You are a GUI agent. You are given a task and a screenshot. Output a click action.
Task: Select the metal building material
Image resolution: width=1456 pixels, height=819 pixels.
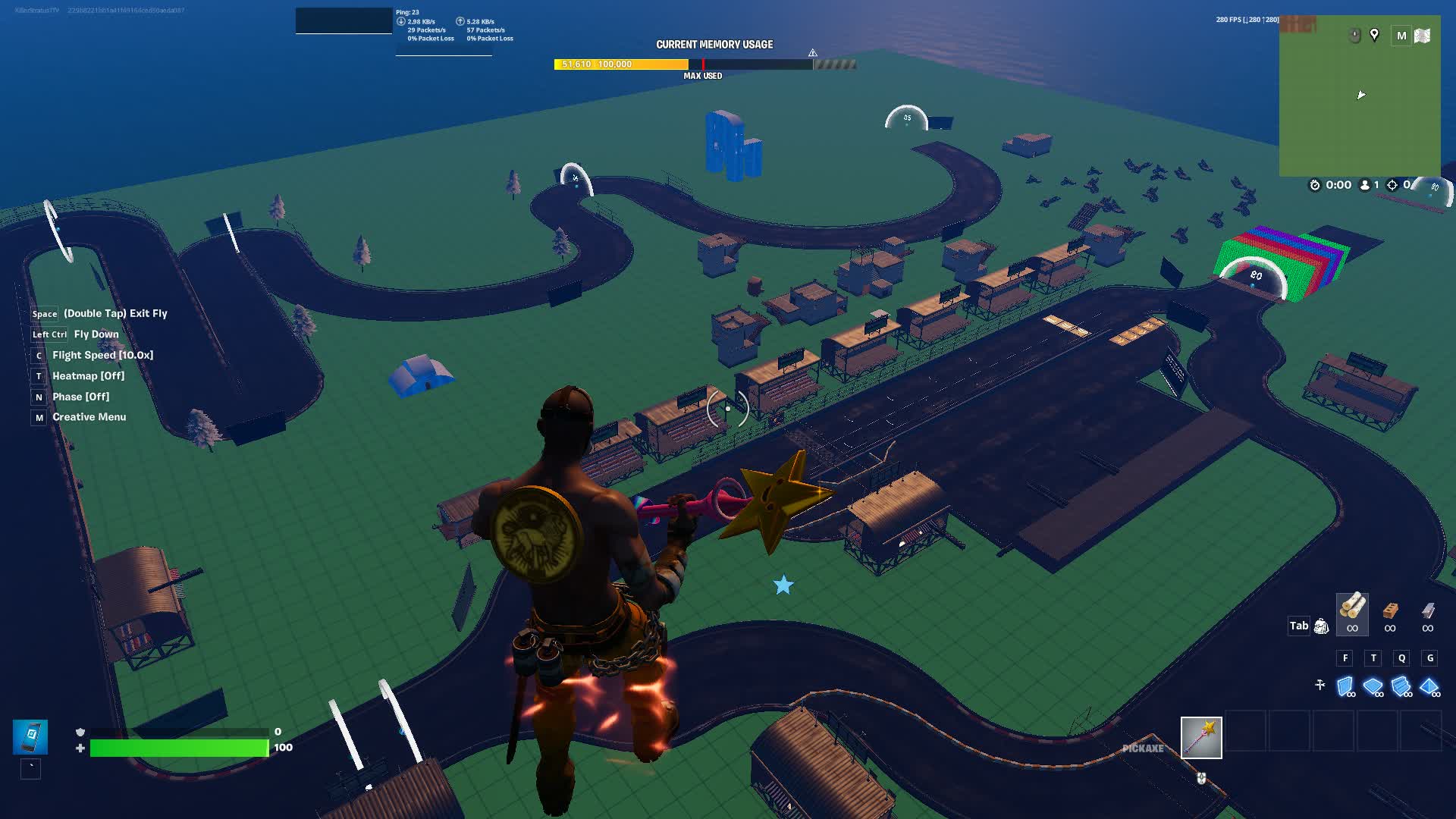pos(1428,610)
